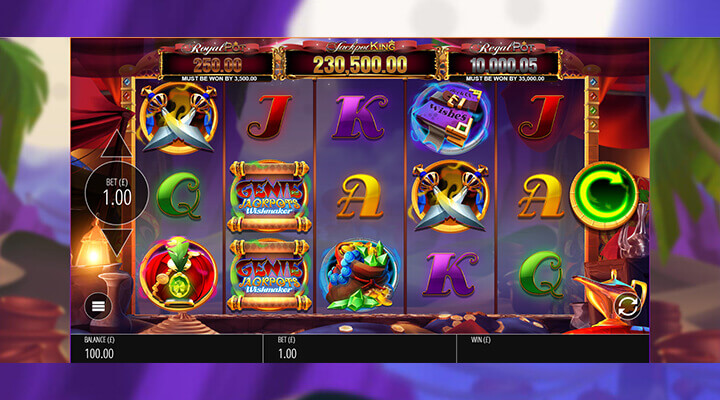Increase the bet with the up arrow
720x400 pixels.
[x=117, y=144]
